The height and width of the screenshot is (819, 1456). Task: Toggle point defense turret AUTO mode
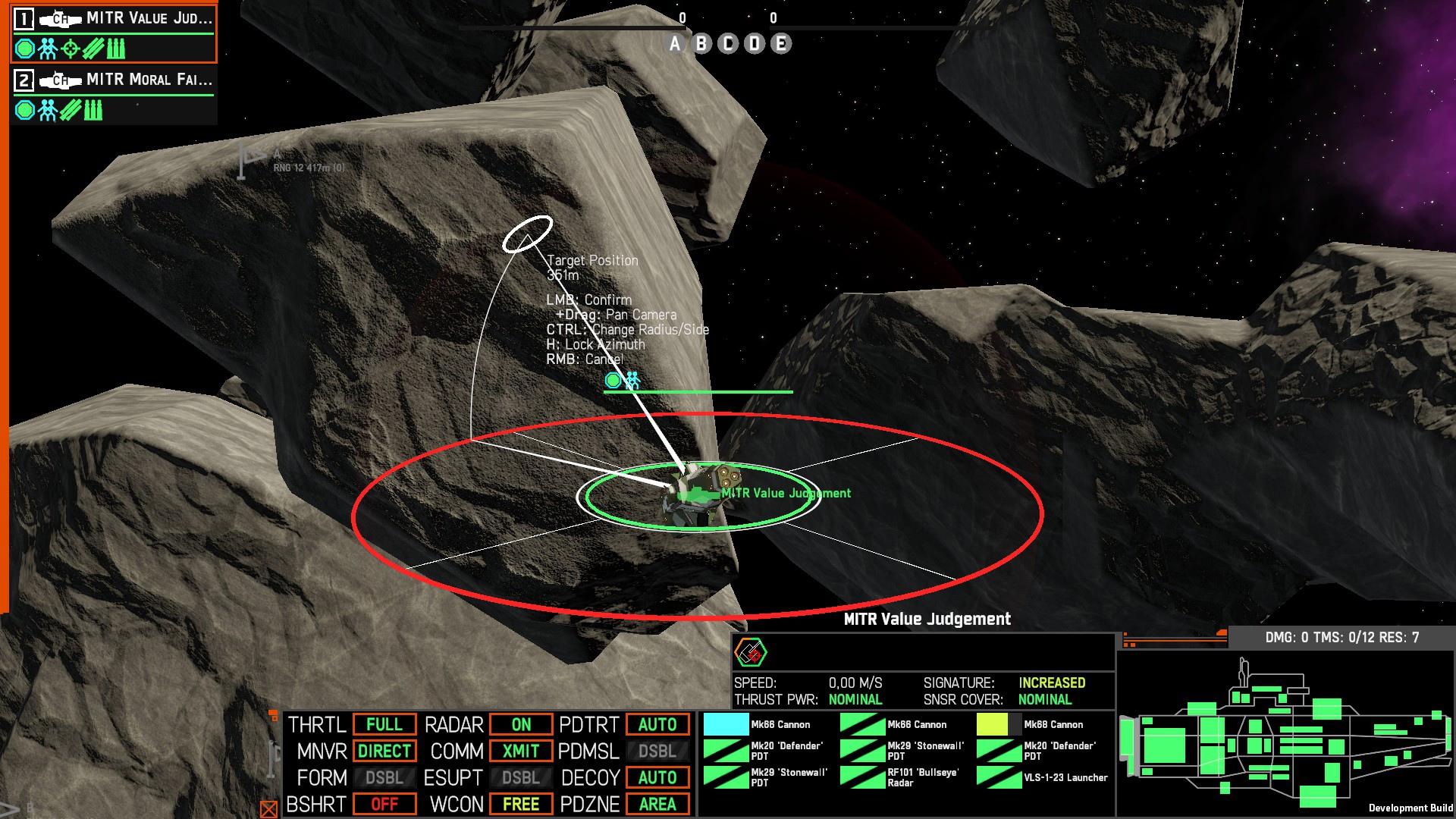[657, 725]
